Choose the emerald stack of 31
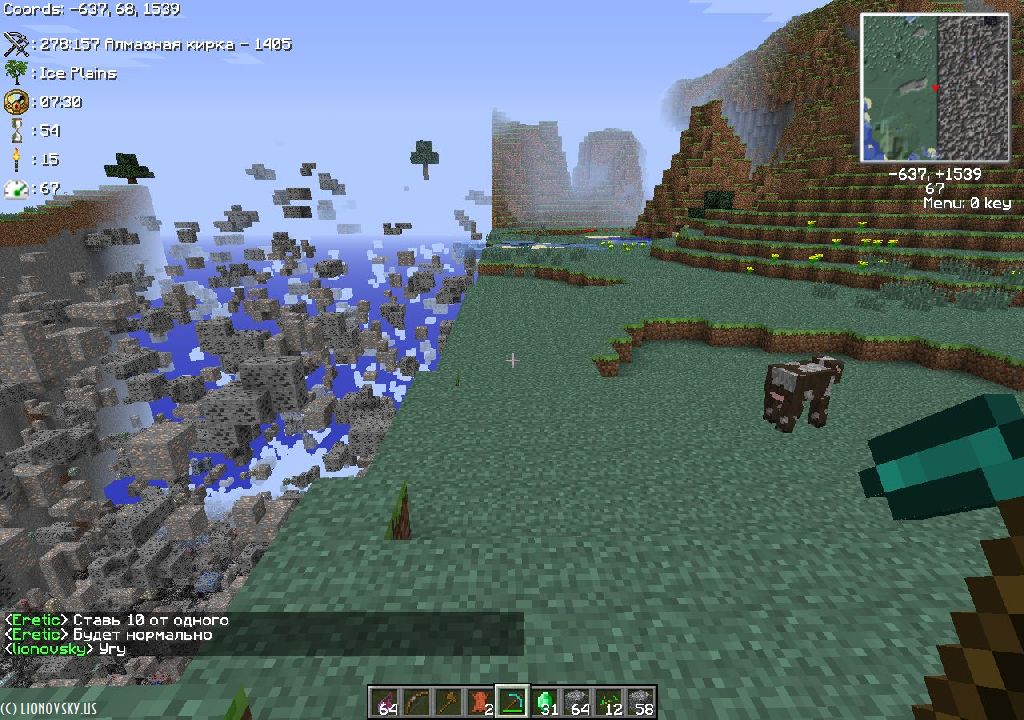 [545, 702]
